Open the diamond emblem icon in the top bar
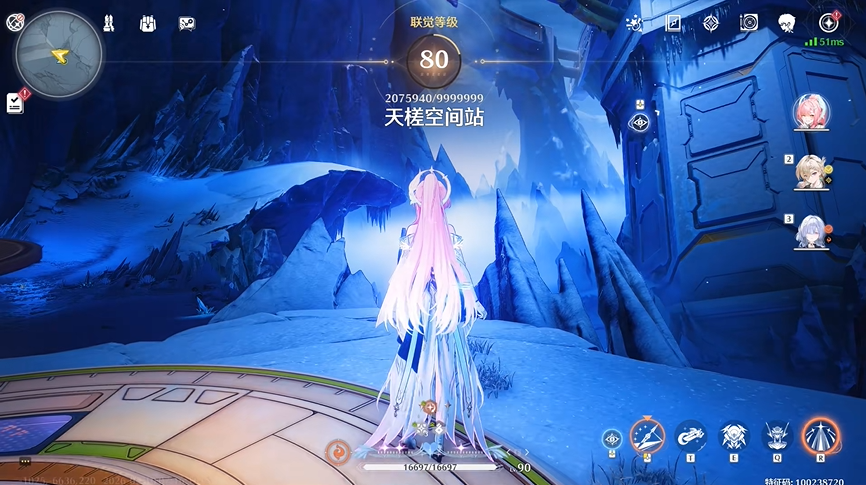866x485 pixels. [x=711, y=23]
